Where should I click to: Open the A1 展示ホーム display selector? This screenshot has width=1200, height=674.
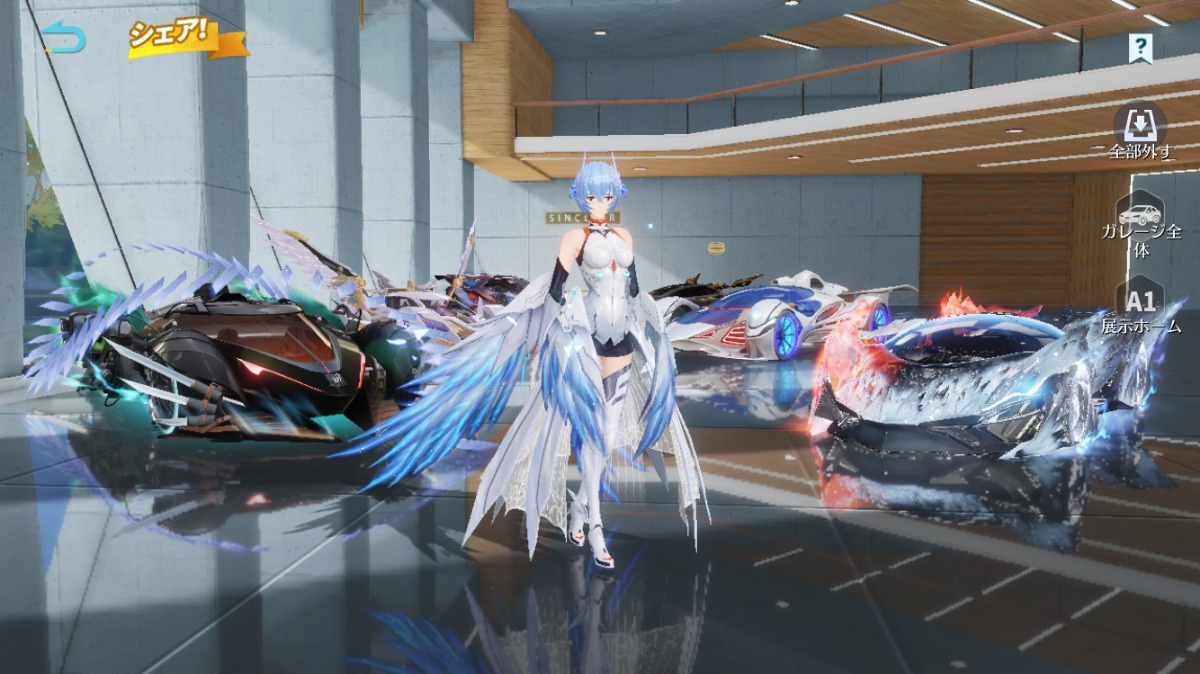[x=1141, y=308]
